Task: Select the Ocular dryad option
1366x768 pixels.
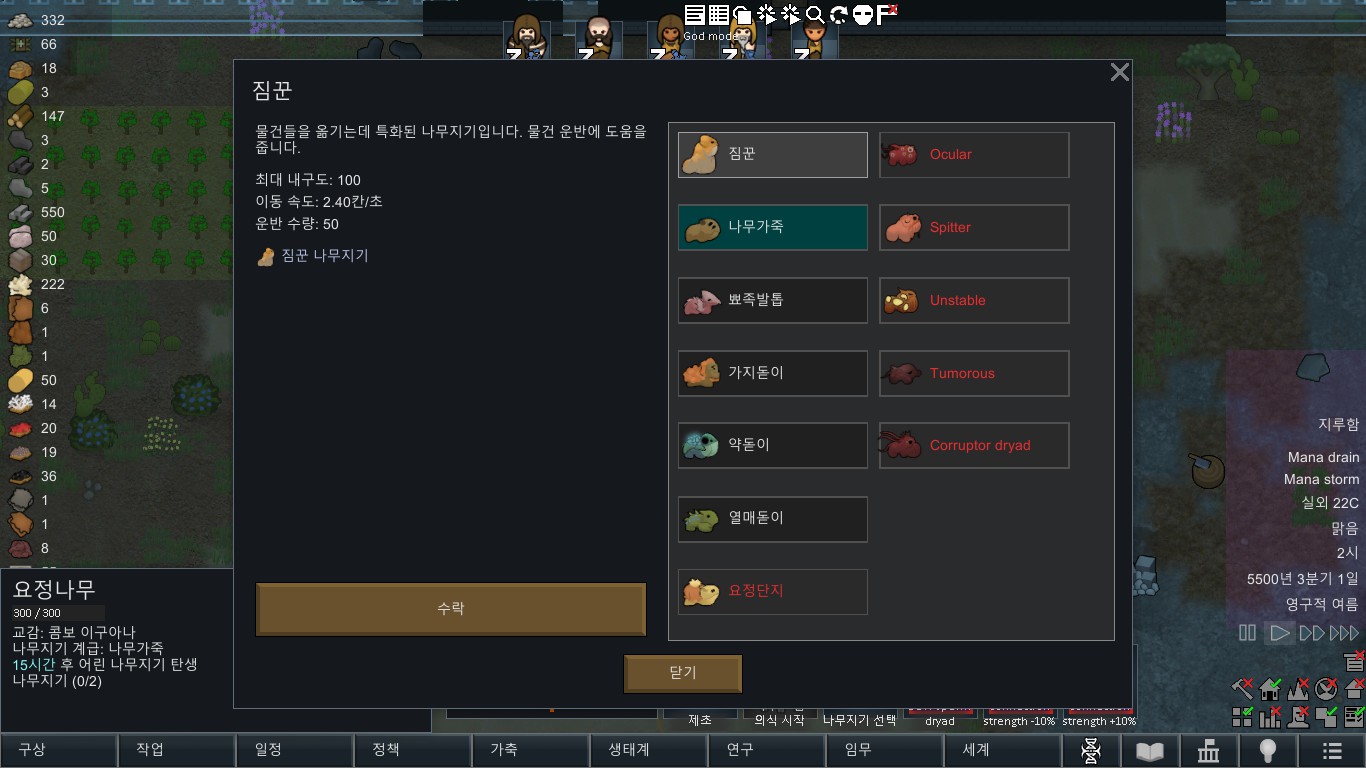Action: [974, 155]
